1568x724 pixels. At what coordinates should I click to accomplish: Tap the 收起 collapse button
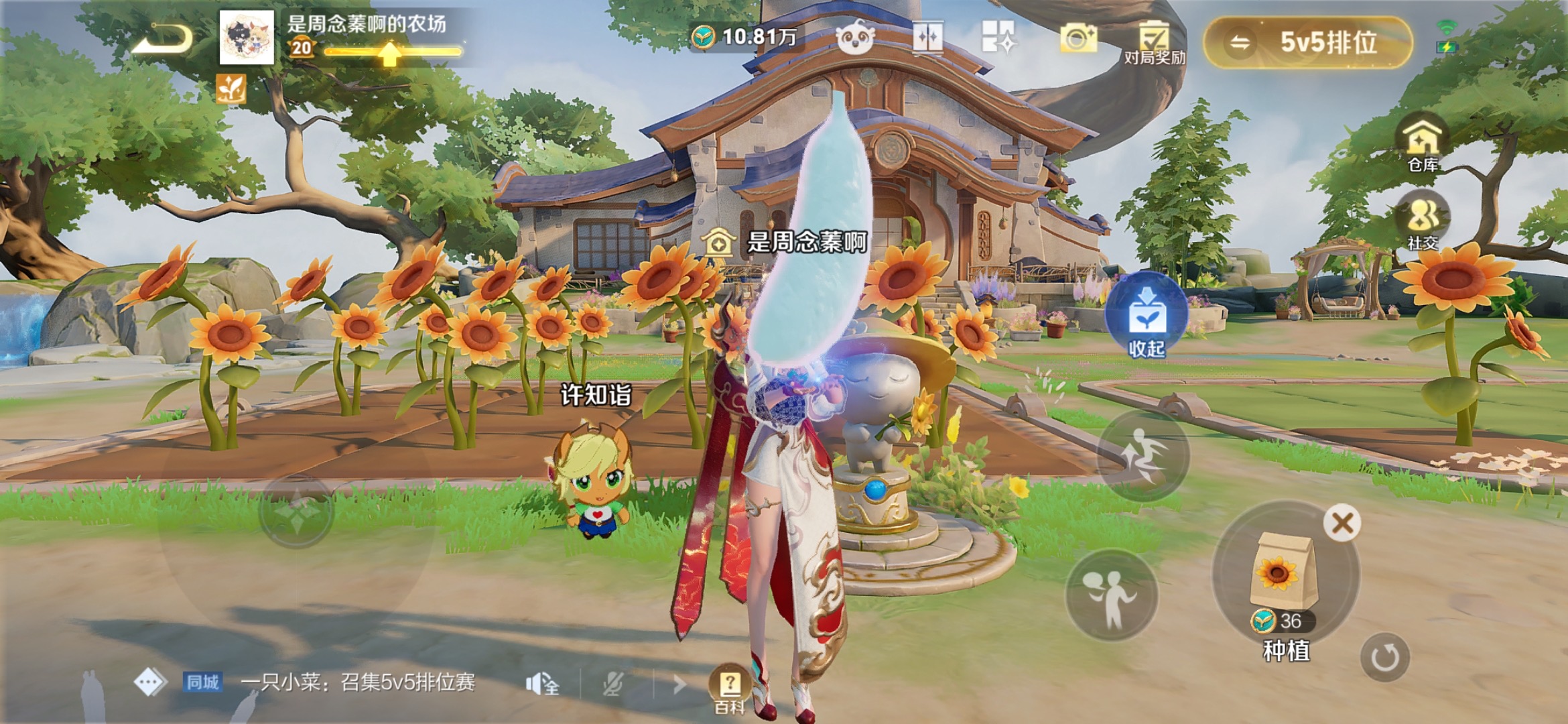[x=1146, y=316]
